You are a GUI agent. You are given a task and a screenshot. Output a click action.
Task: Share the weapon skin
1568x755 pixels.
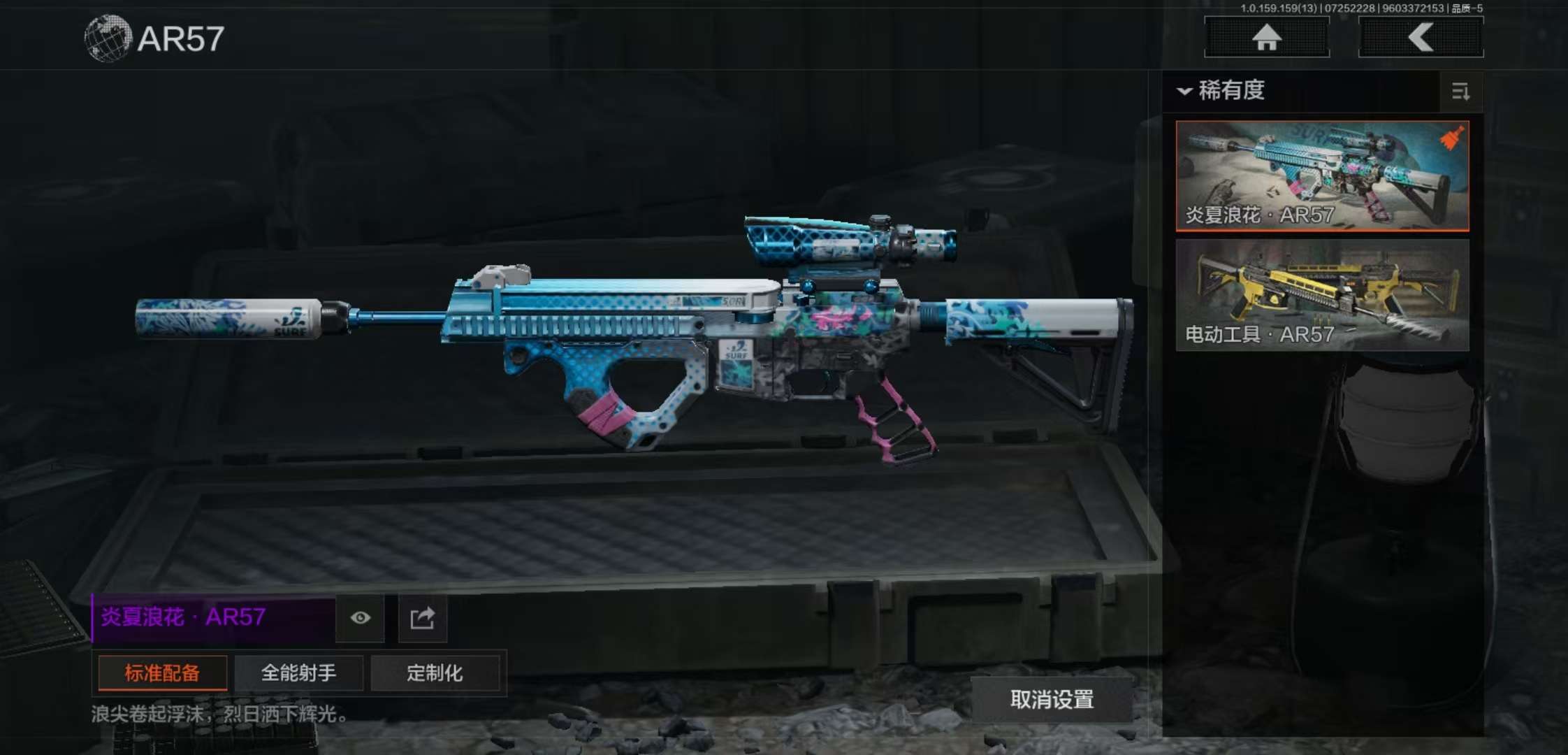(x=422, y=618)
